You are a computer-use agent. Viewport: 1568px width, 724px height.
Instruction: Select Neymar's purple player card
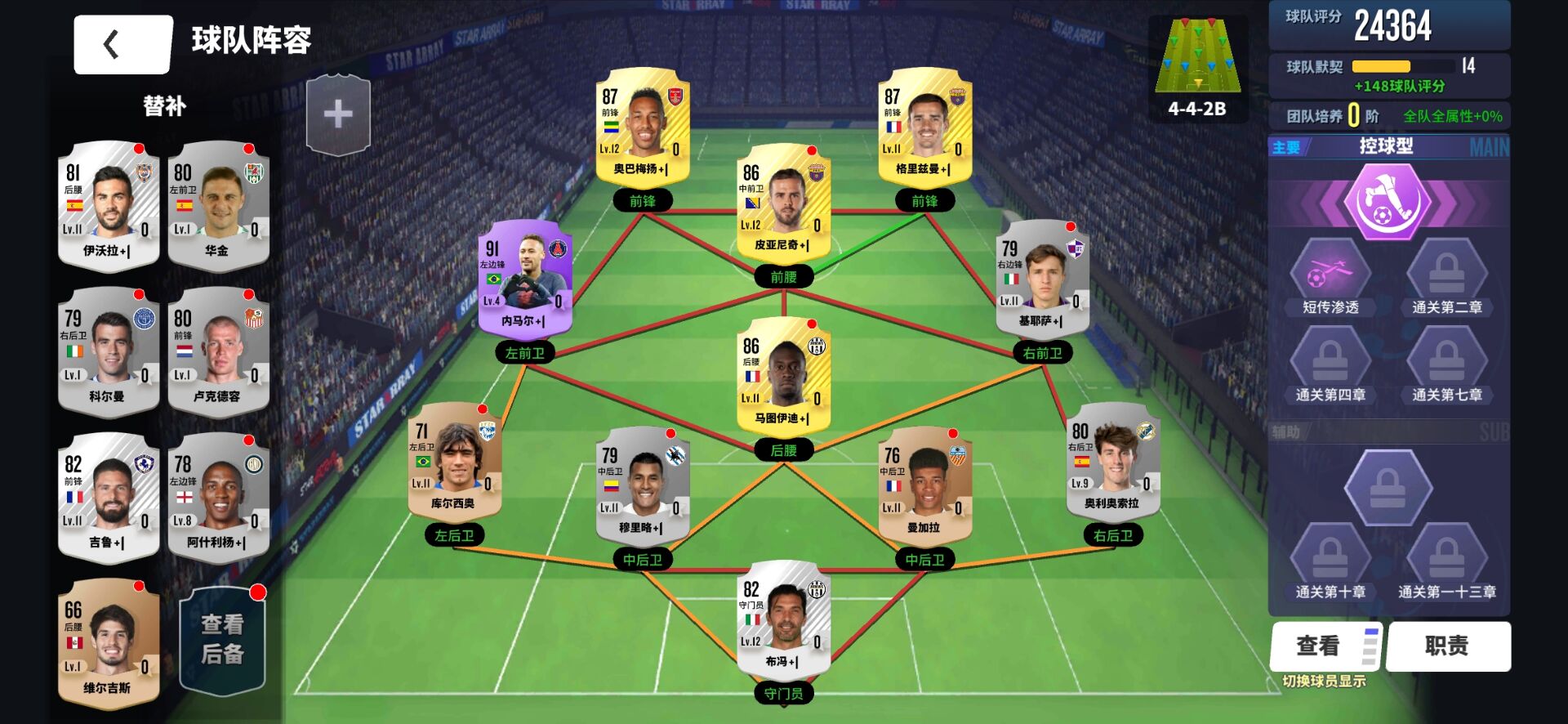tap(525, 279)
